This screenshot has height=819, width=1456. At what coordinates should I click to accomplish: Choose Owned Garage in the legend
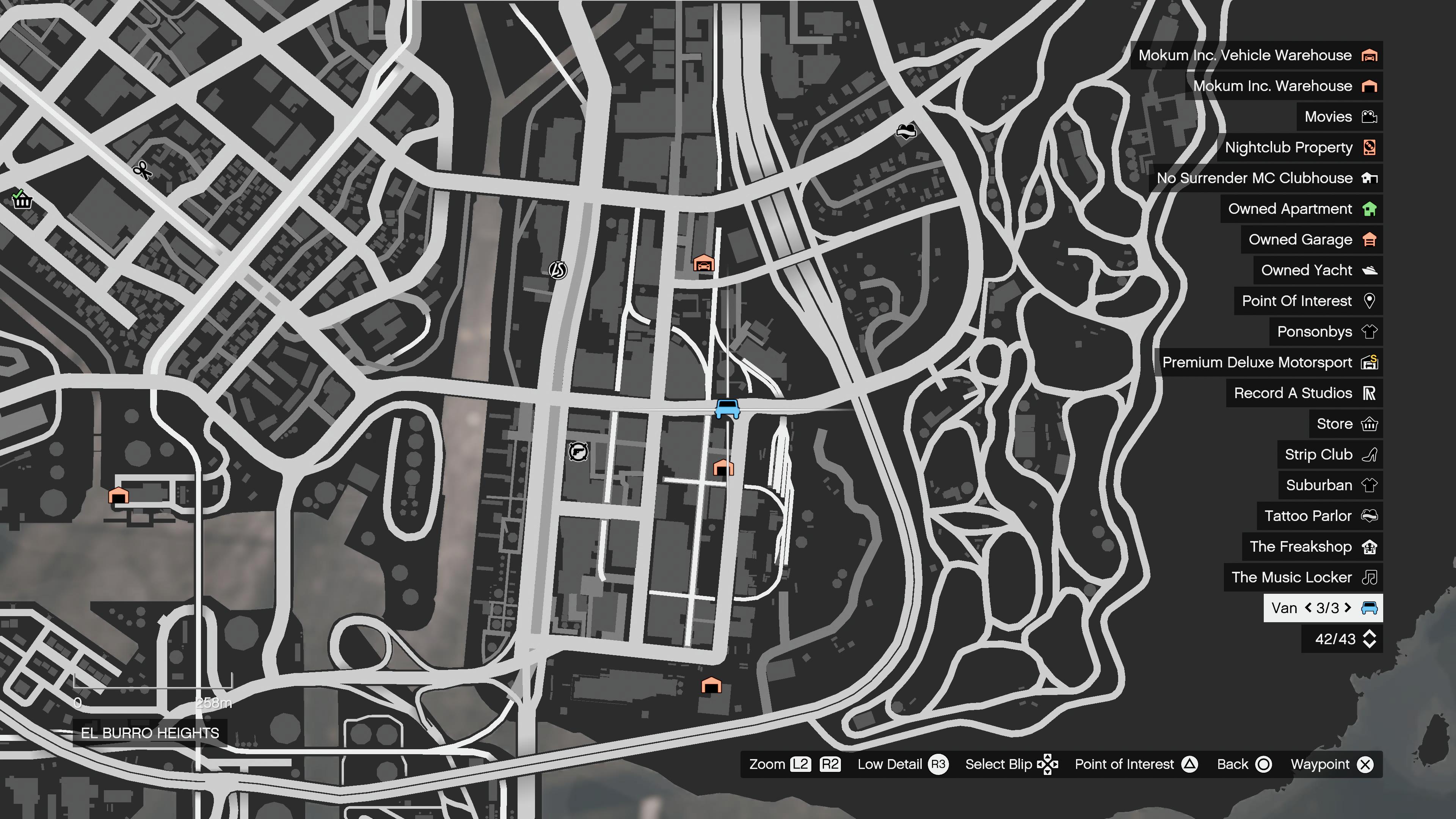pos(1311,240)
